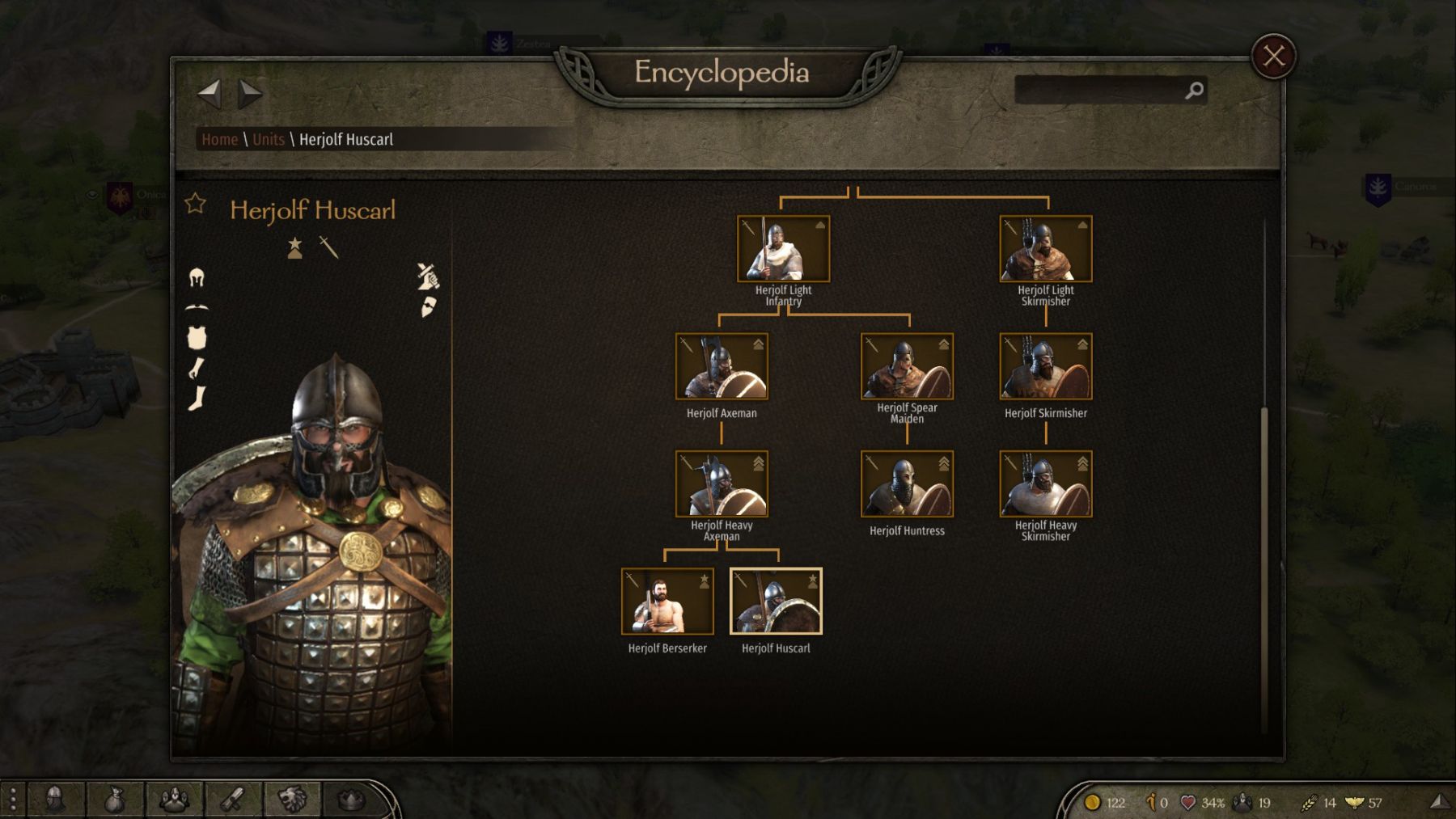Open the Herjolf Axeman entry
The image size is (1456, 819).
[722, 367]
